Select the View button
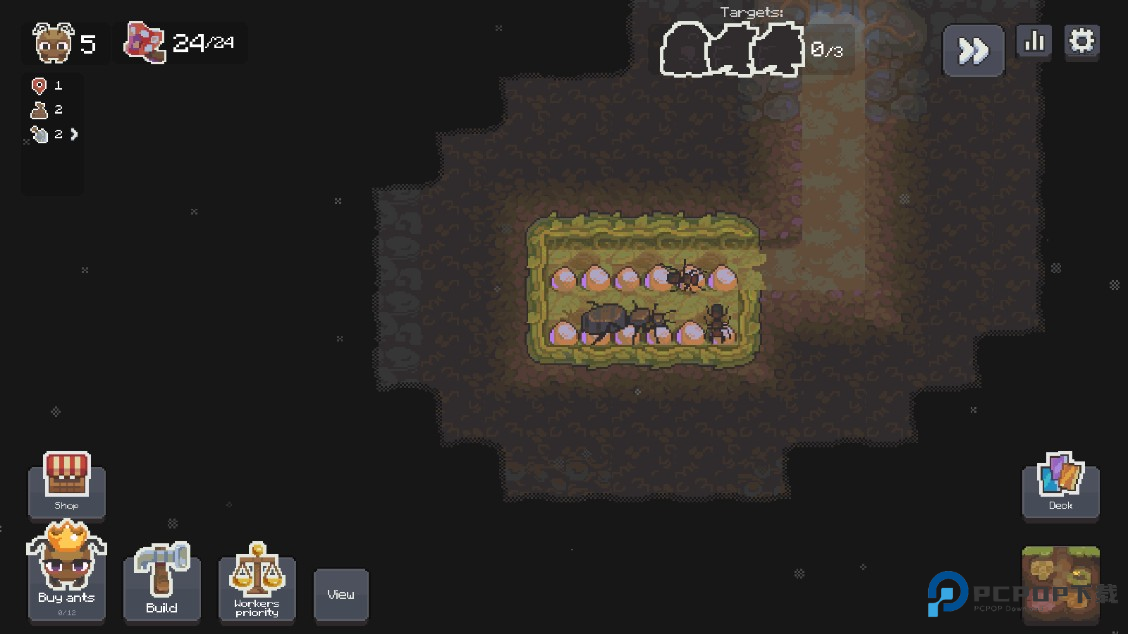This screenshot has height=634, width=1128. pos(341,594)
